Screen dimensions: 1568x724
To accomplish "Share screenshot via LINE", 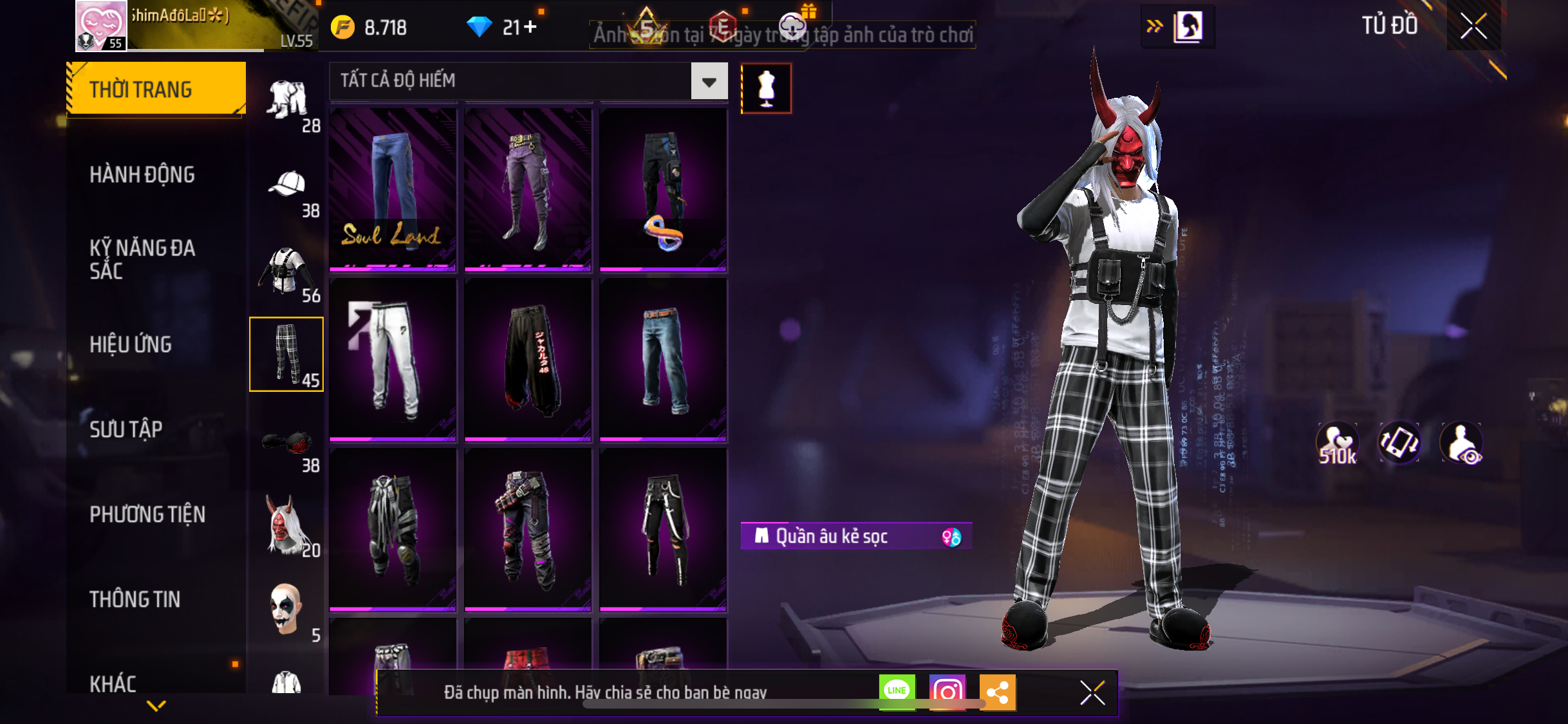I will click(897, 692).
